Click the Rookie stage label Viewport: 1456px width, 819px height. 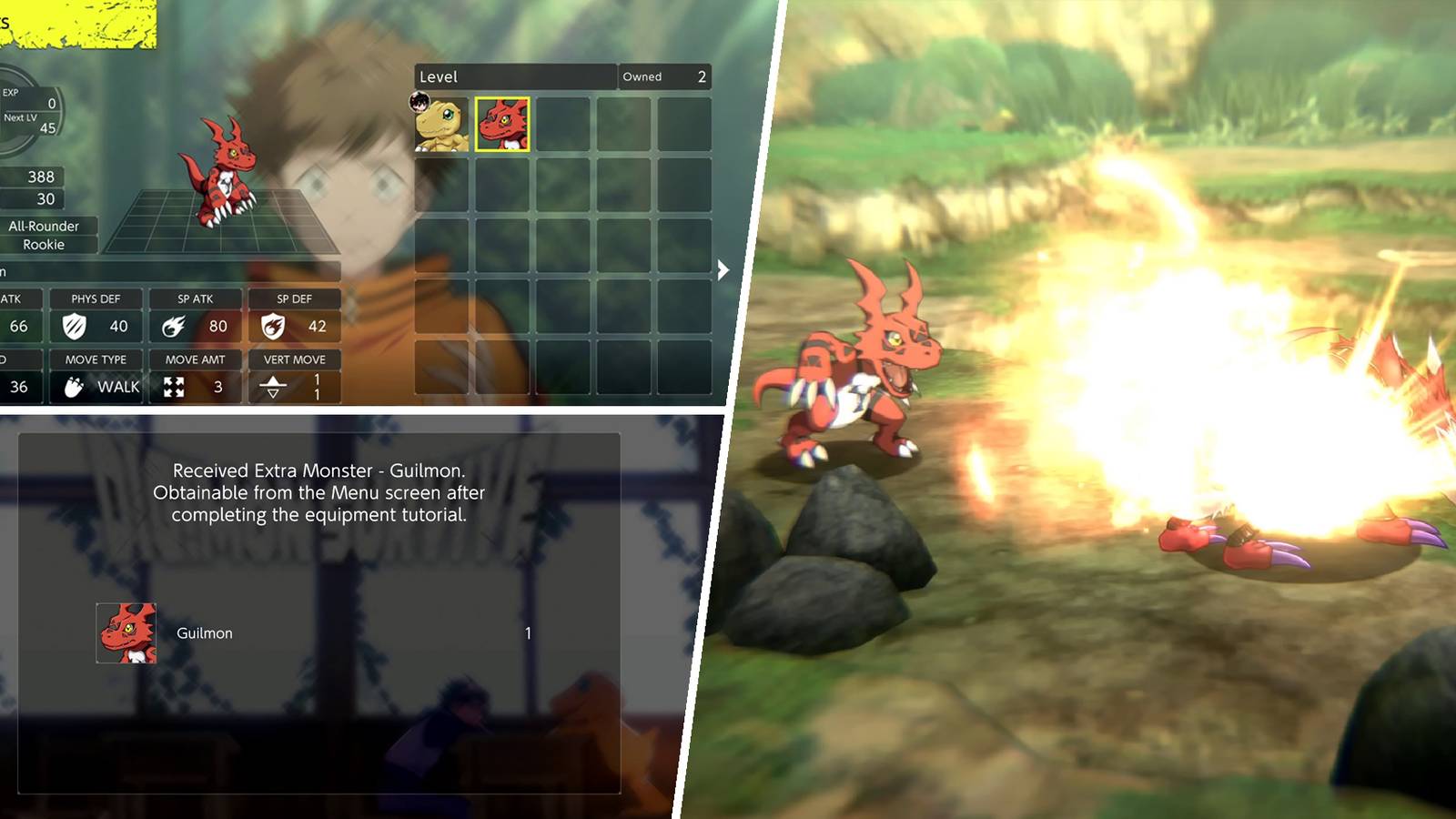[44, 245]
